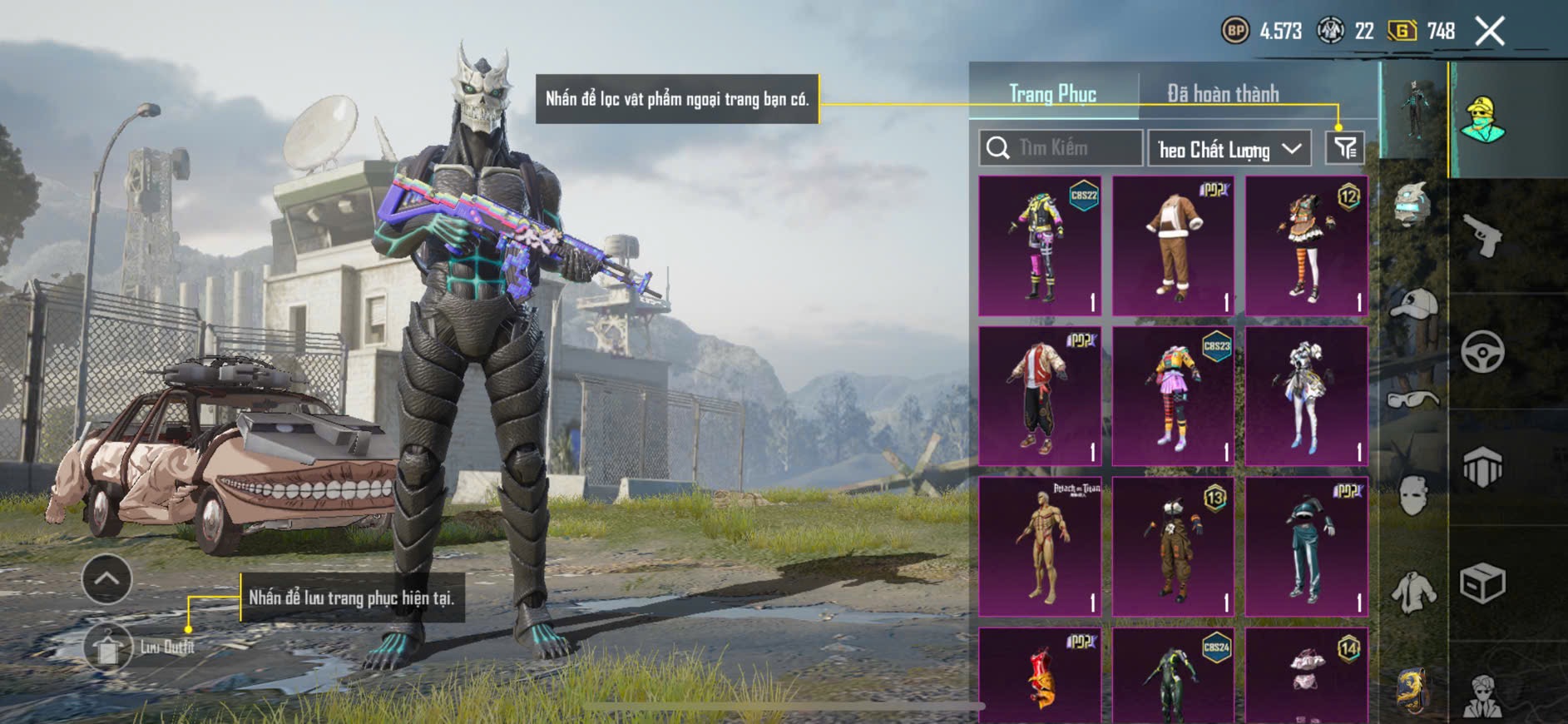The image size is (1568, 724).
Task: Open the steering wheel vehicle category
Action: [x=1482, y=351]
